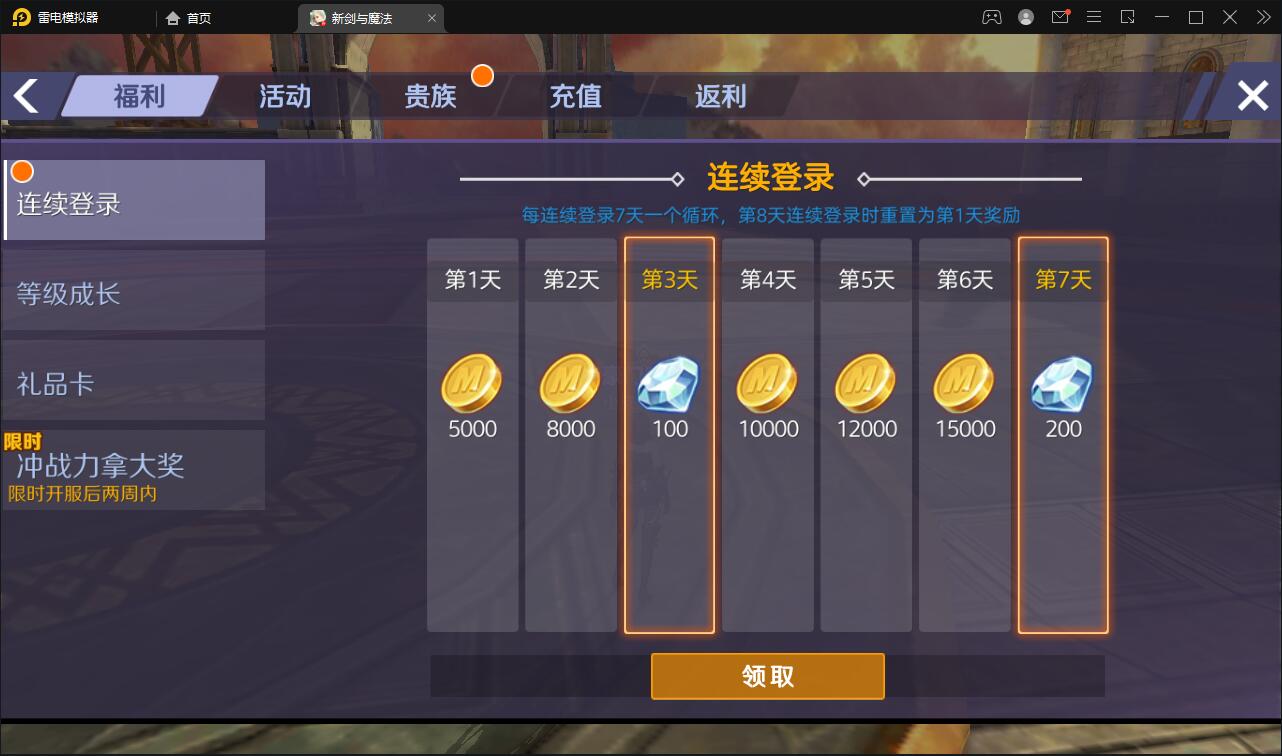Open the 充值 tab
1282x756 pixels.
click(575, 96)
